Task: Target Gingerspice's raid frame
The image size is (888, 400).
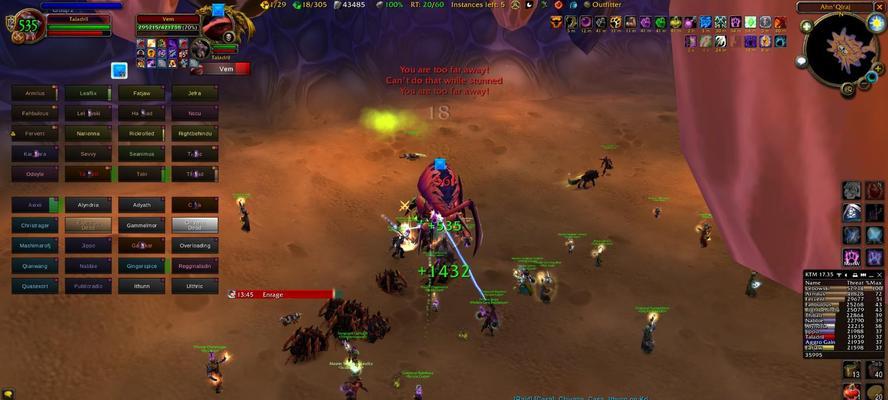Action: [x=142, y=266]
